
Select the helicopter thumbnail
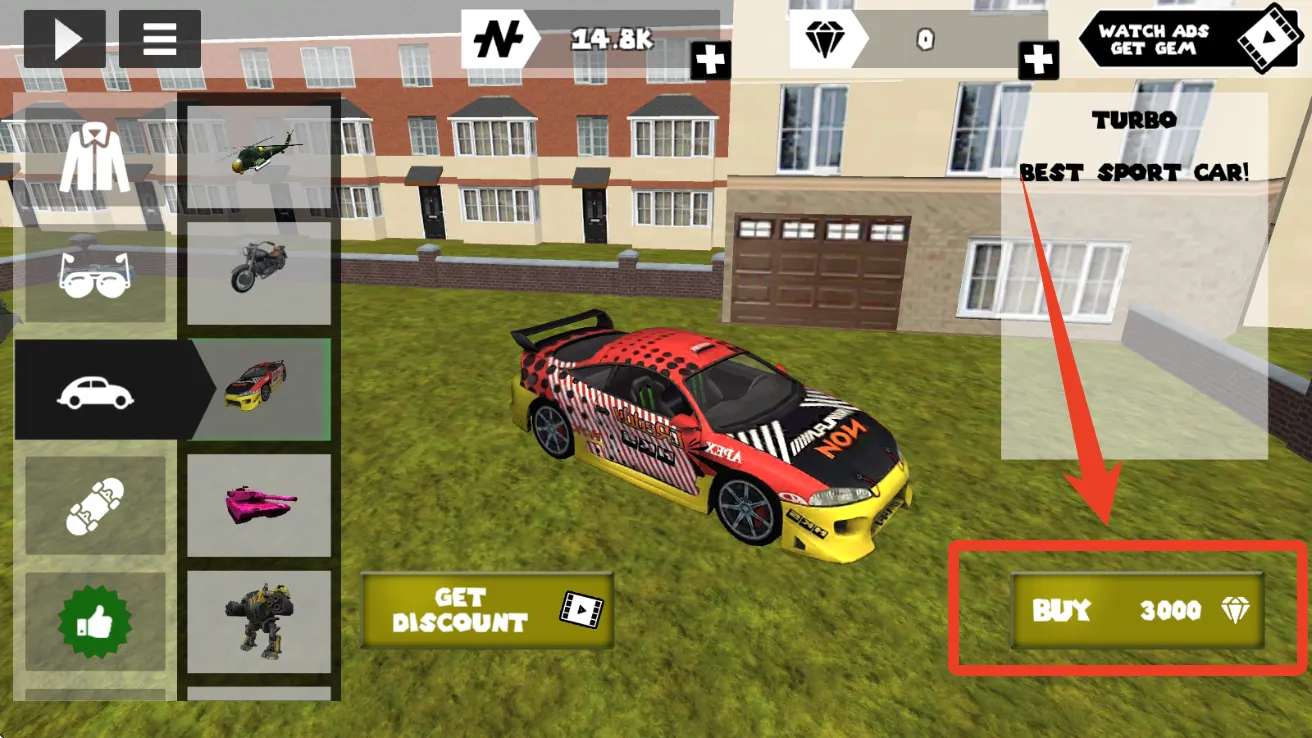coord(259,155)
